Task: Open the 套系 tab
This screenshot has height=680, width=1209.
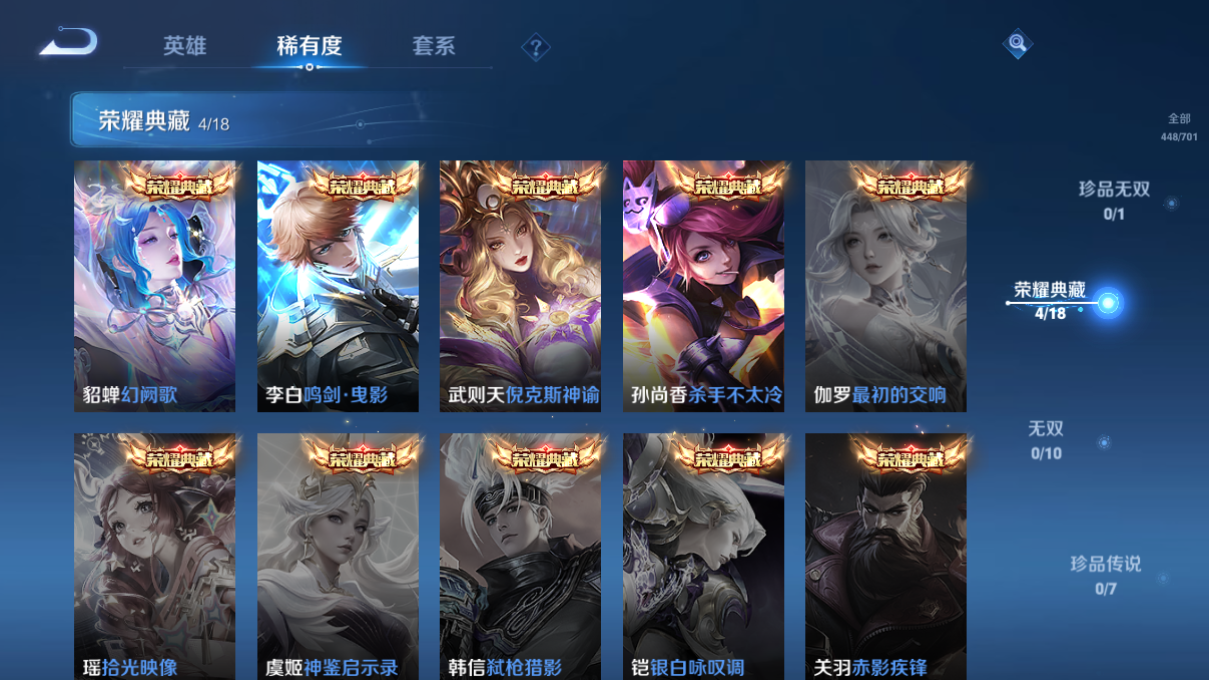Action: 433,46
